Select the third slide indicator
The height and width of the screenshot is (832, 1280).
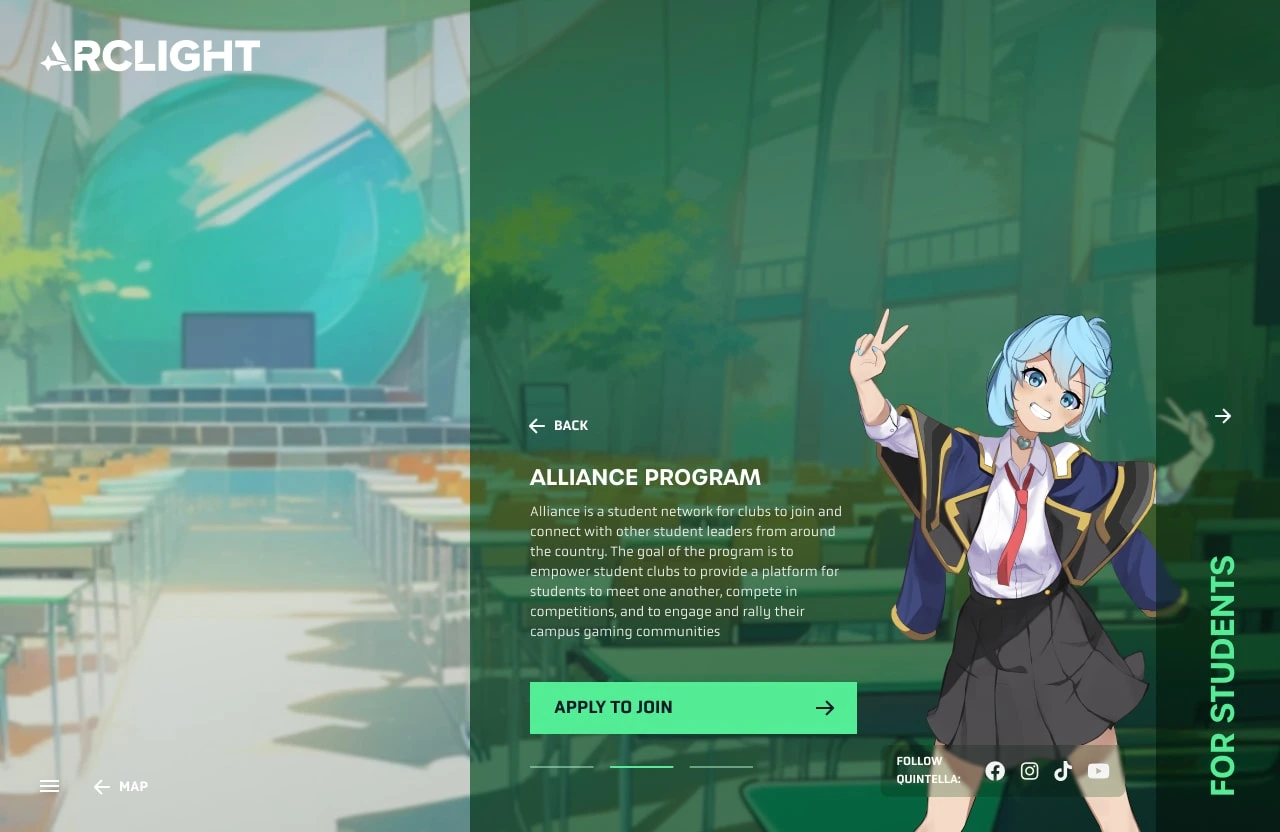tap(721, 767)
